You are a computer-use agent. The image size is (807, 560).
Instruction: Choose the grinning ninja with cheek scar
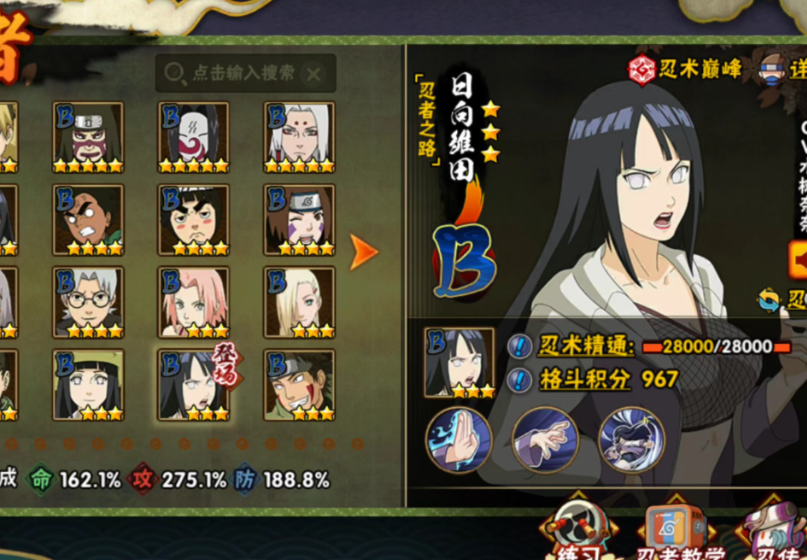[299, 384]
